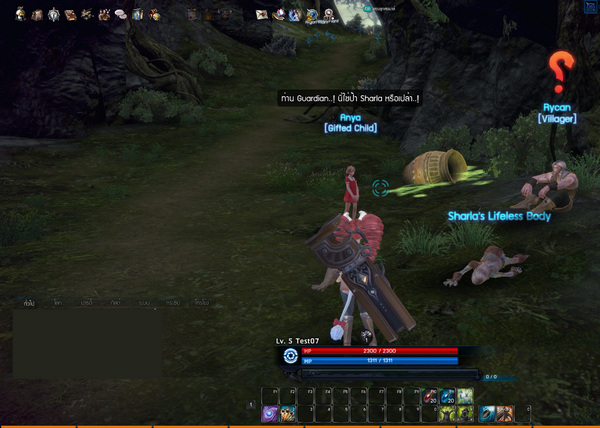
Task: Click the first top menu icon
Action: 19,14
